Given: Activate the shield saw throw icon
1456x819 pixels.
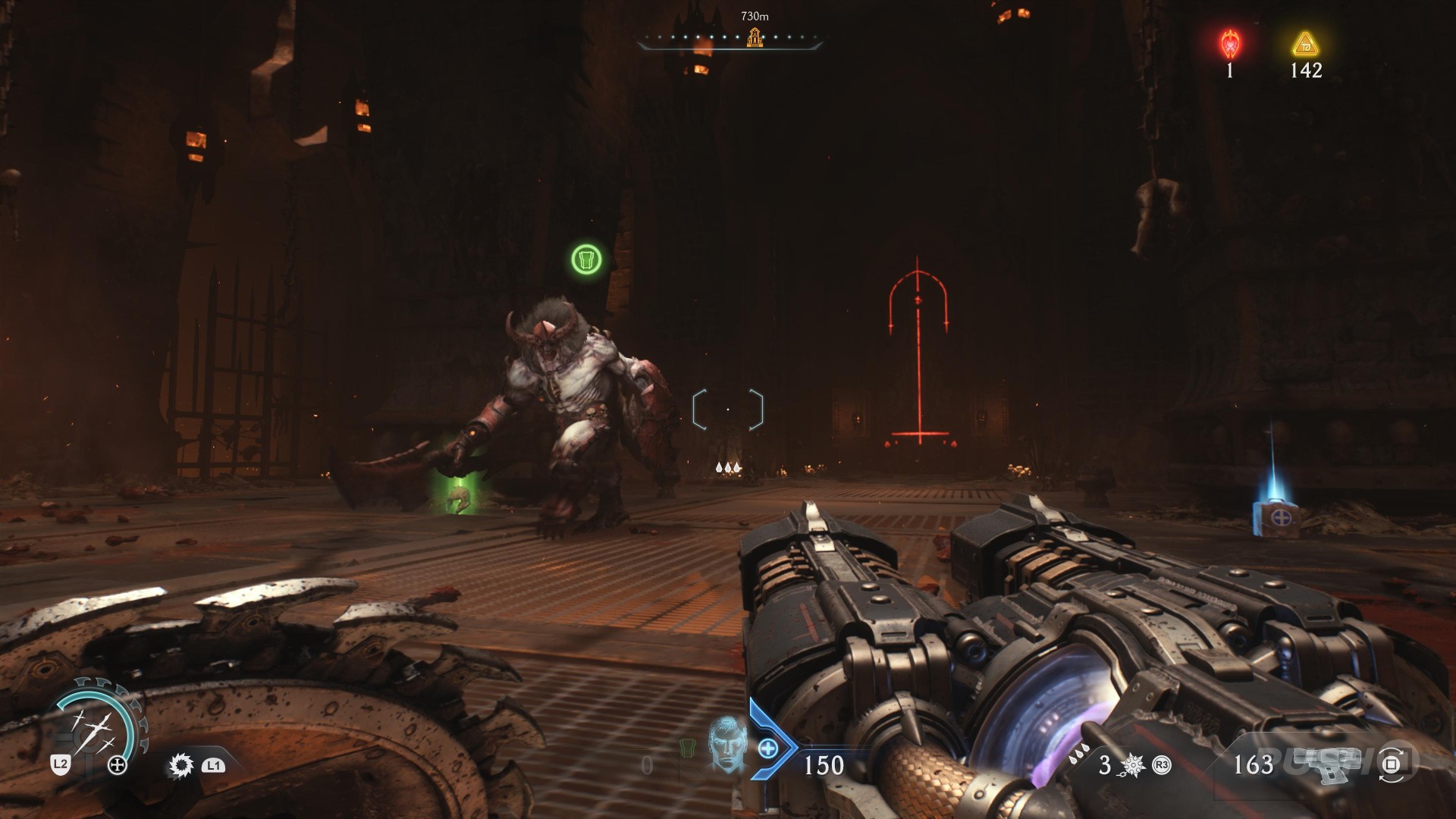Looking at the screenshot, I should coord(180,765).
